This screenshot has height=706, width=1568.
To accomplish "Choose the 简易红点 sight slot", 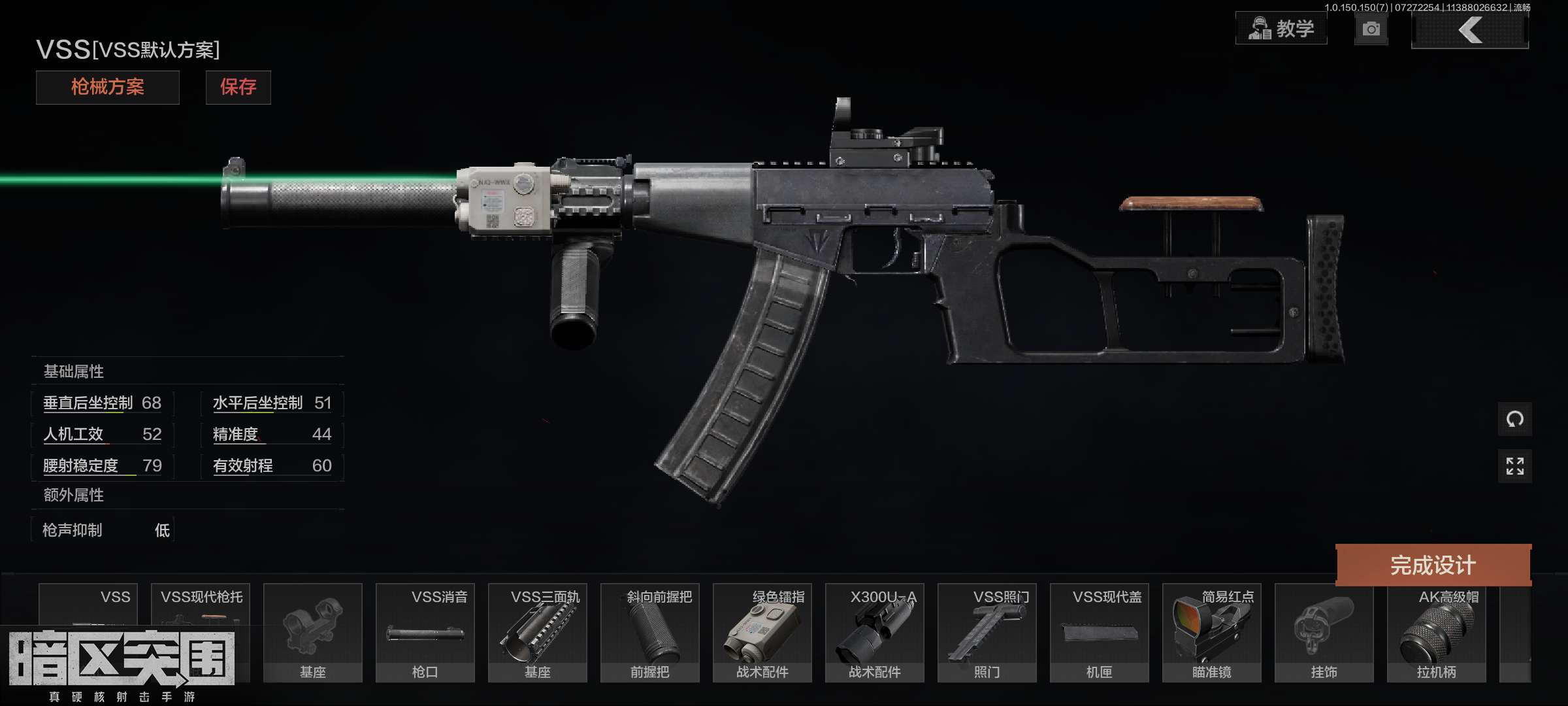I will click(x=1212, y=632).
